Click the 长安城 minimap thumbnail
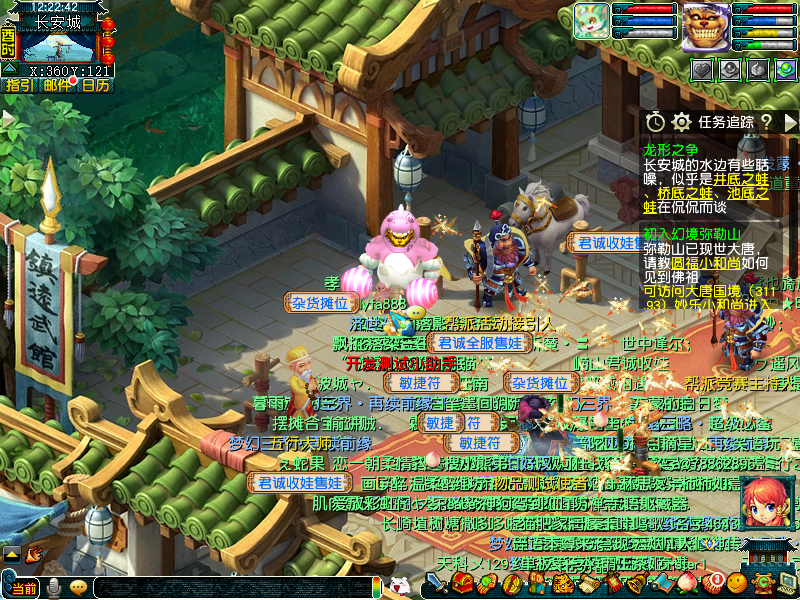800x600 pixels. click(58, 46)
